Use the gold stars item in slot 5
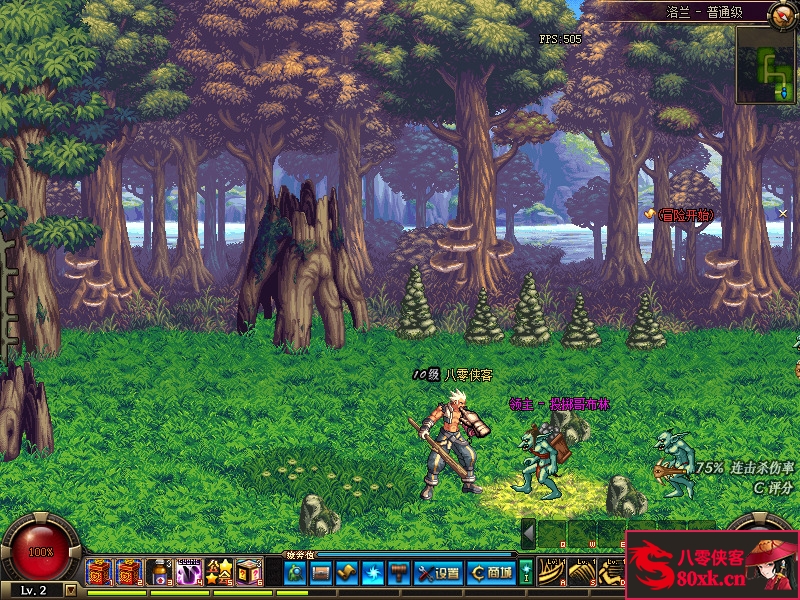800x600 pixels. 219,572
